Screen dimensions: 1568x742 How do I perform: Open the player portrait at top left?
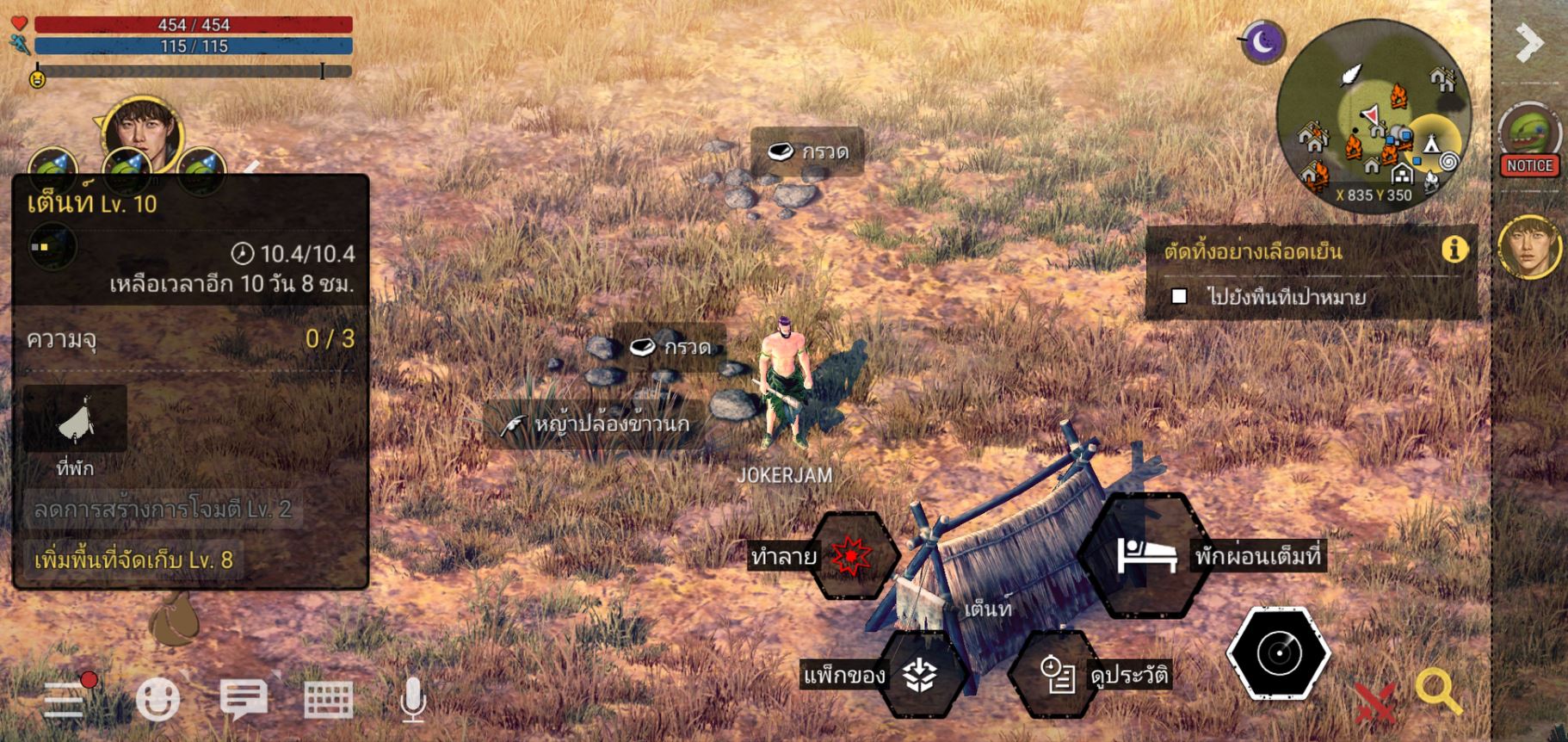[x=142, y=133]
